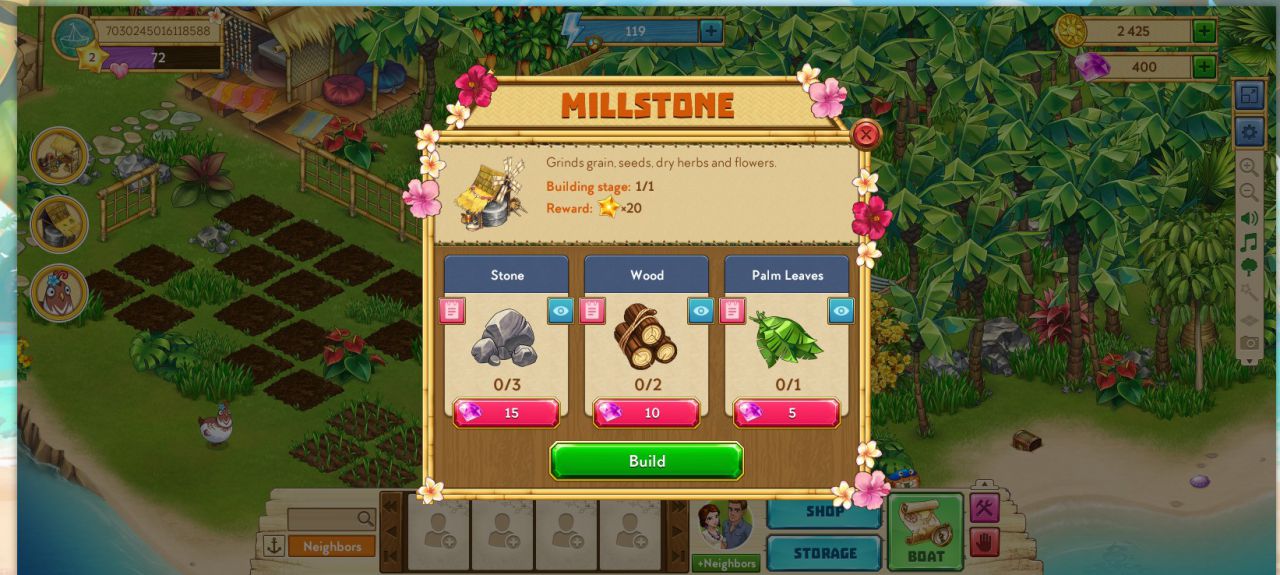Buy Stone for 15 gems
The height and width of the screenshot is (575, 1280).
506,413
